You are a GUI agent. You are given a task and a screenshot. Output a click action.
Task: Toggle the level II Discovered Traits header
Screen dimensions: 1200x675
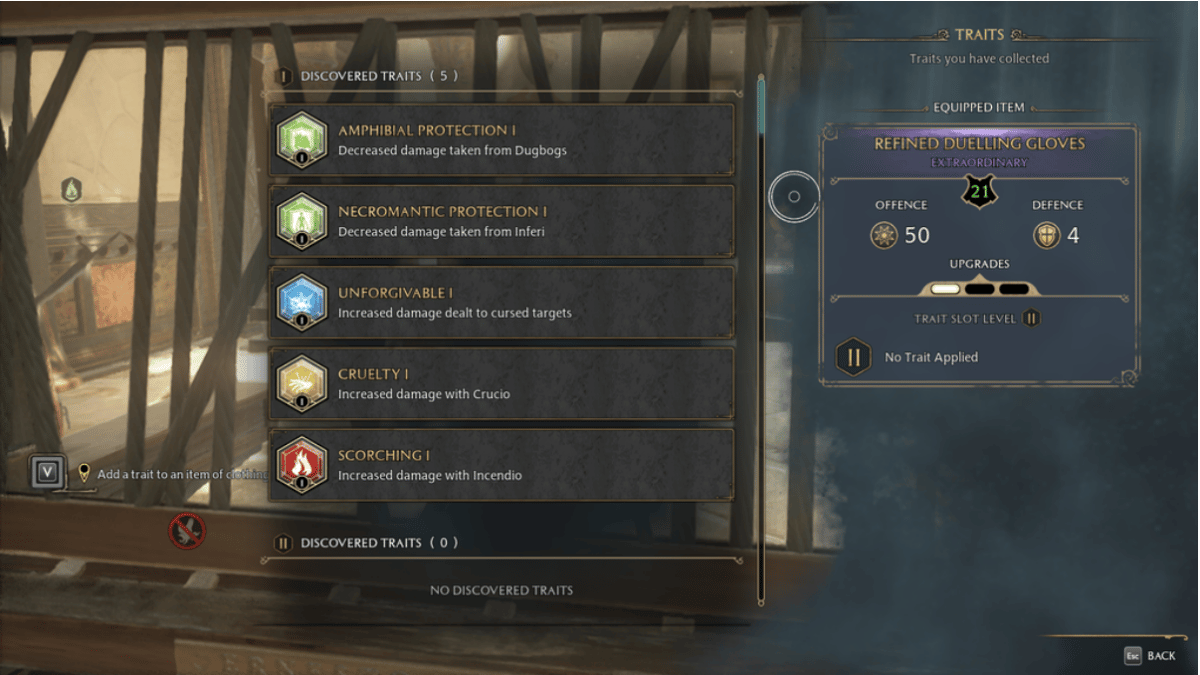[x=368, y=543]
